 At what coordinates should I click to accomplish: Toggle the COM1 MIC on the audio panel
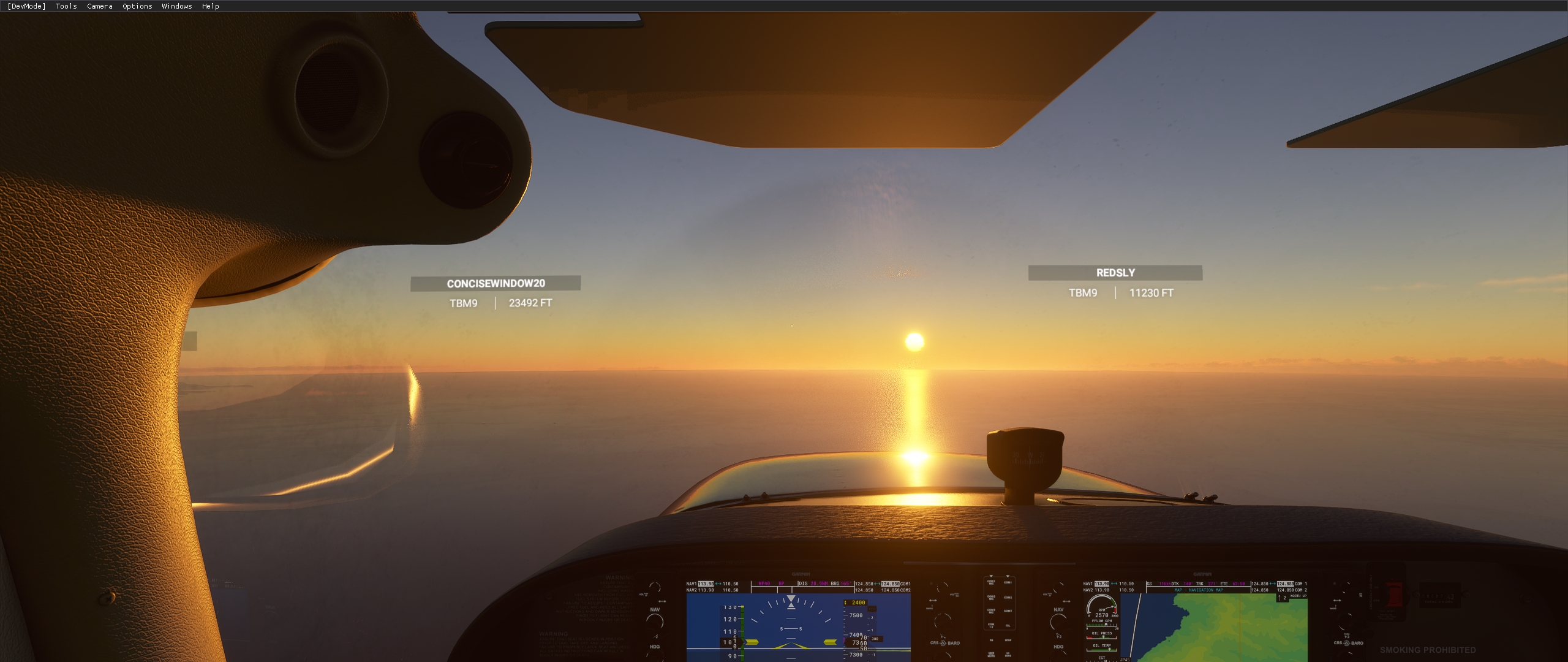tap(990, 581)
